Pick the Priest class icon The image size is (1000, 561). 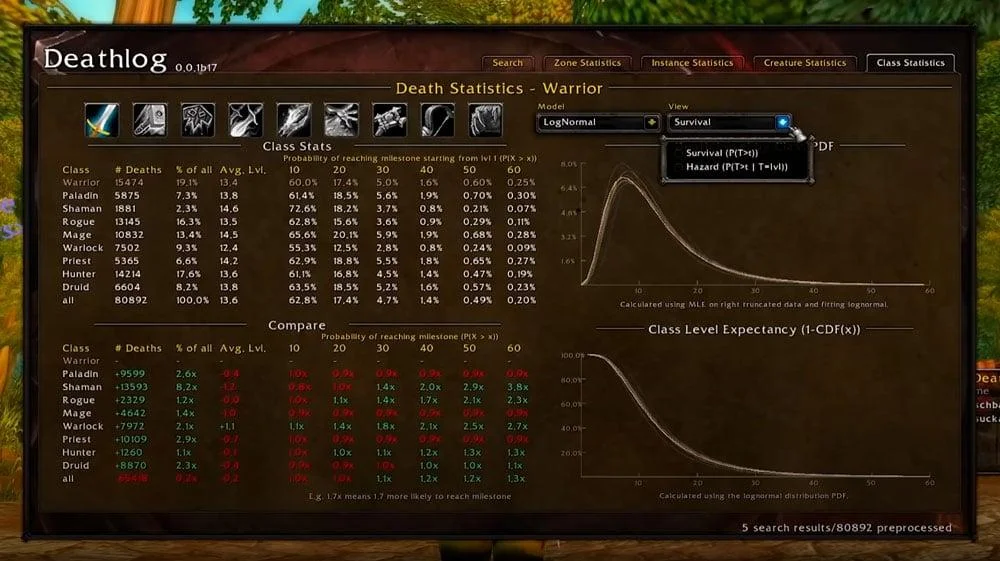tap(389, 120)
